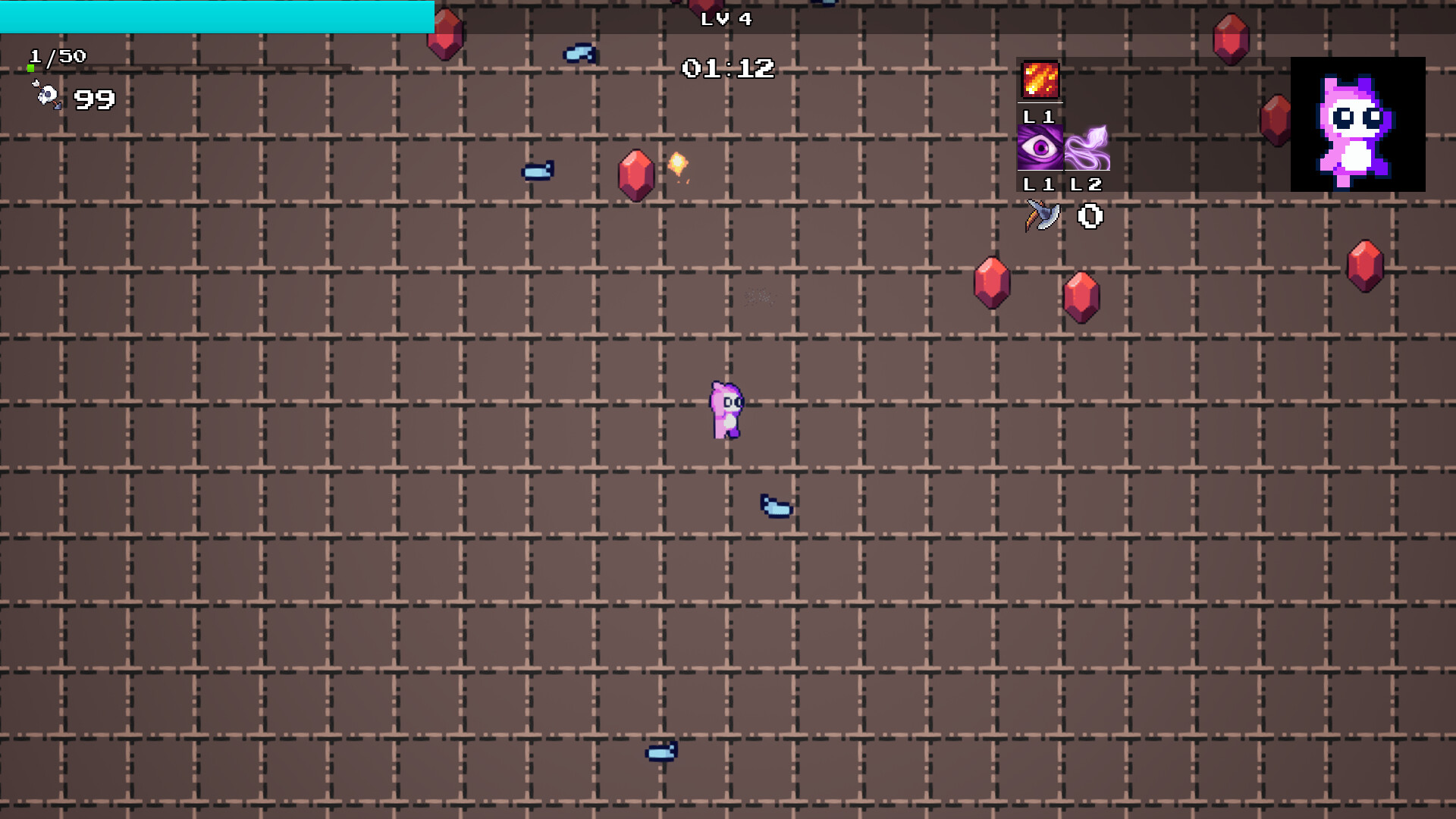Open the 01:12 match timer display
The width and height of the screenshot is (1456, 819).
[730, 67]
